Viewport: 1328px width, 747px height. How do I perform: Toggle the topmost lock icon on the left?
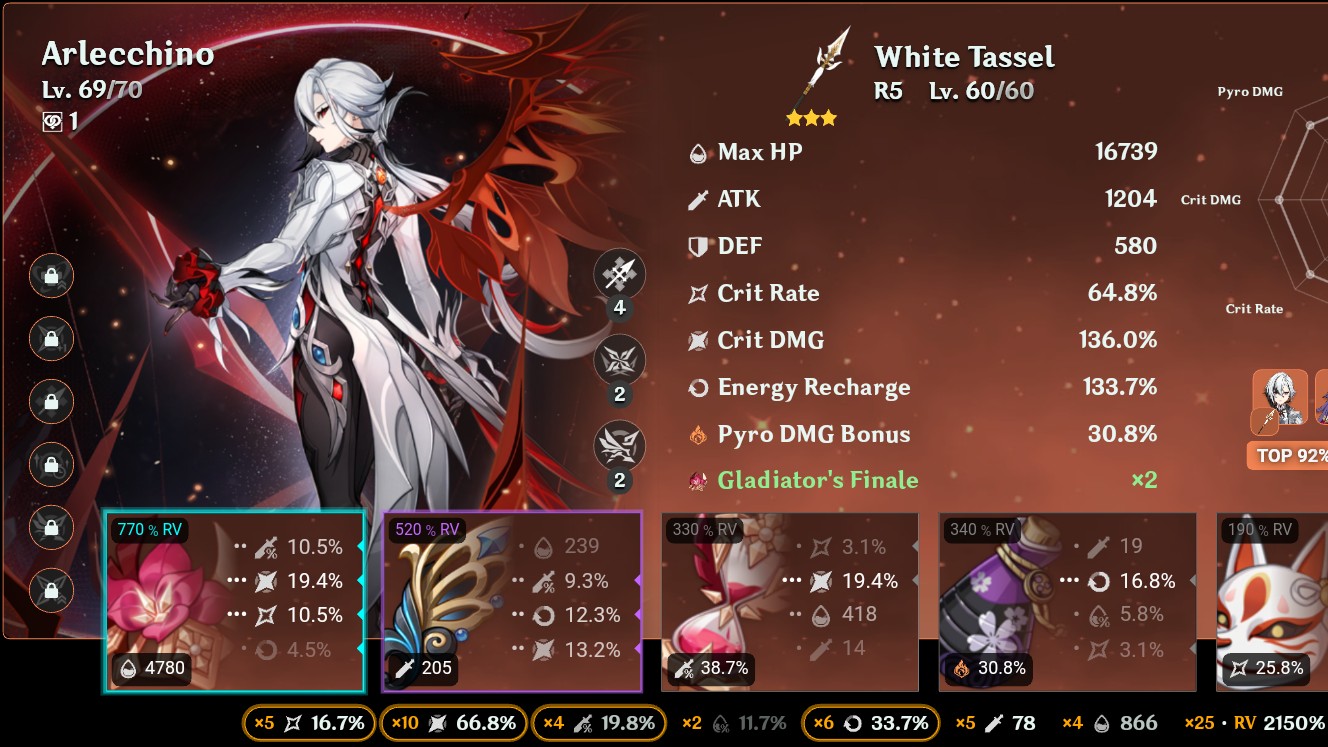pos(51,277)
